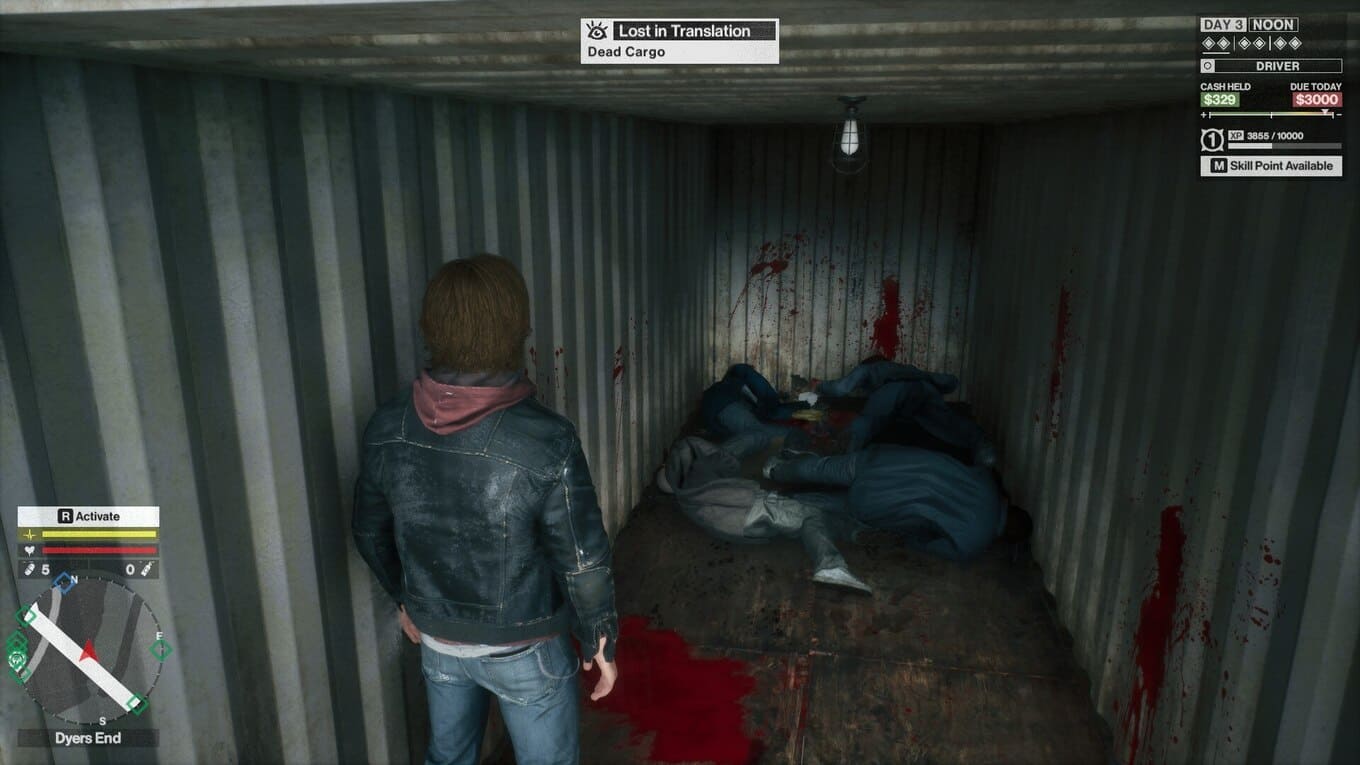
Task: Click the level 1 badge icon
Action: pyautogui.click(x=1210, y=139)
